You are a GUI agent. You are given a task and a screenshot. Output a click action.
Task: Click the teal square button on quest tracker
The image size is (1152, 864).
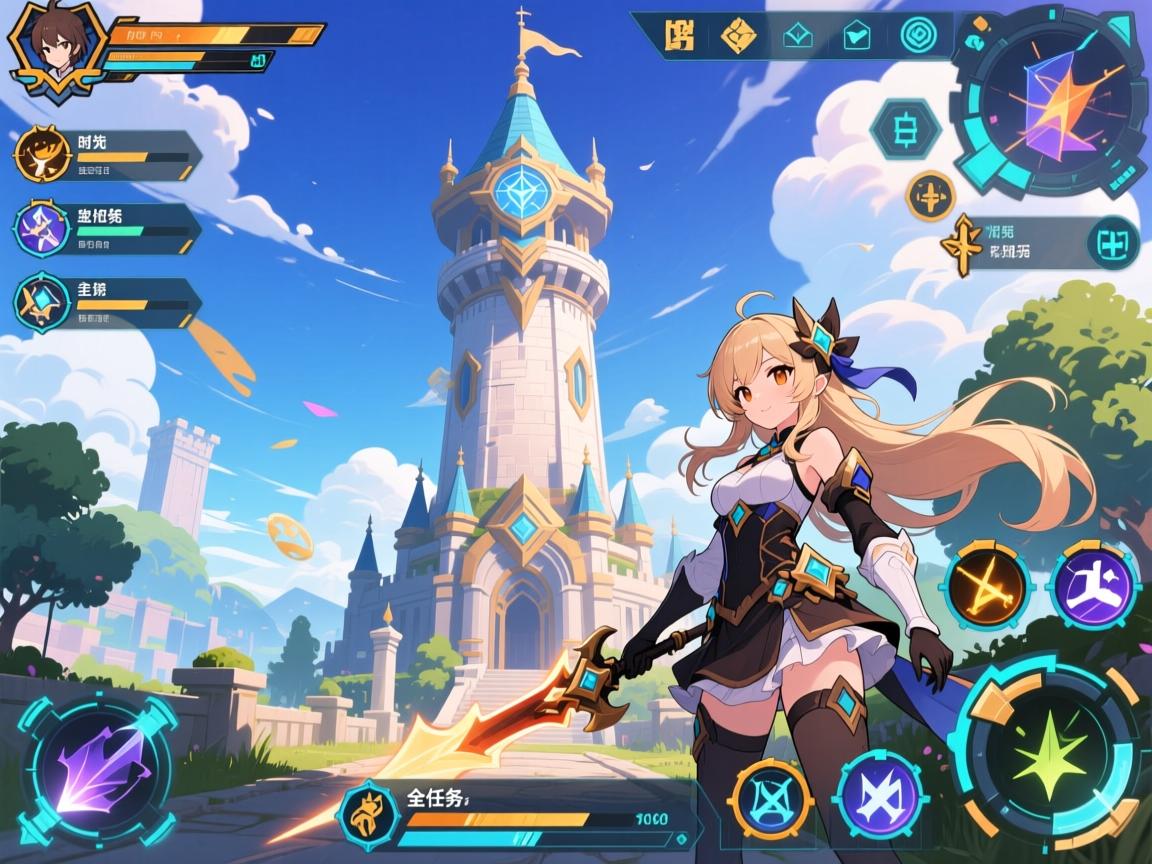1112,243
